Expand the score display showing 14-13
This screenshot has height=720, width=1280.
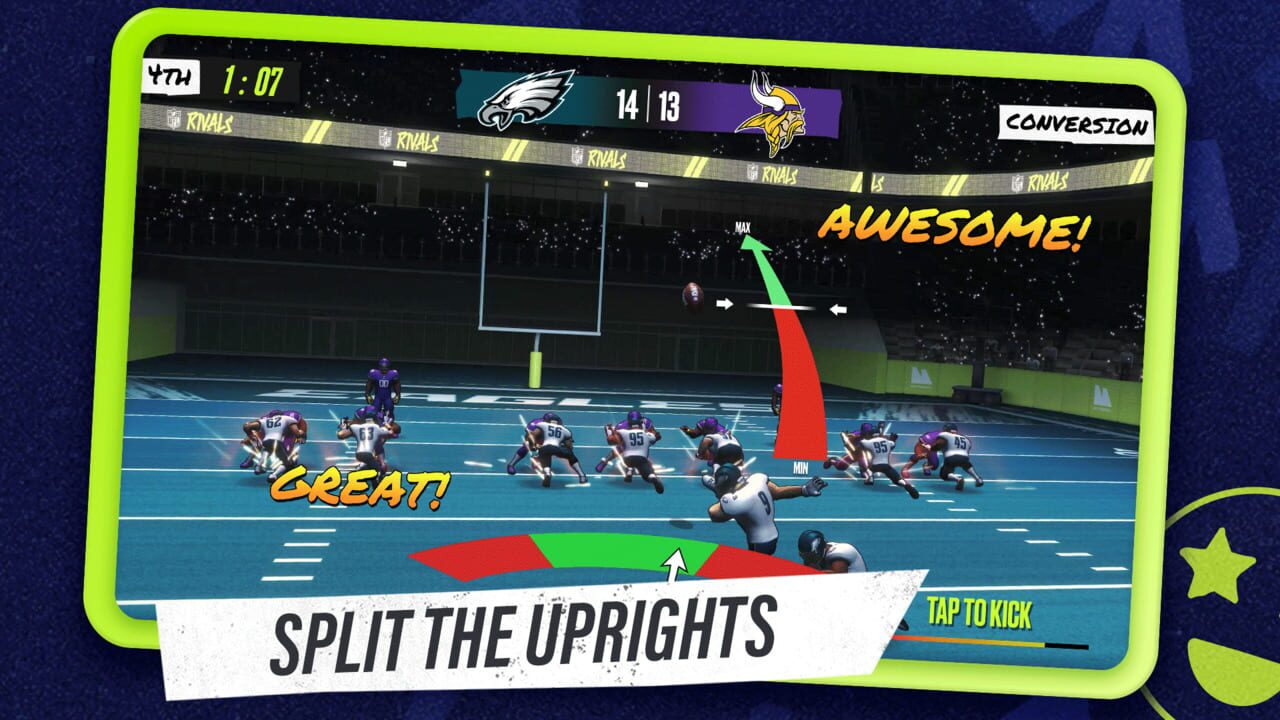648,104
